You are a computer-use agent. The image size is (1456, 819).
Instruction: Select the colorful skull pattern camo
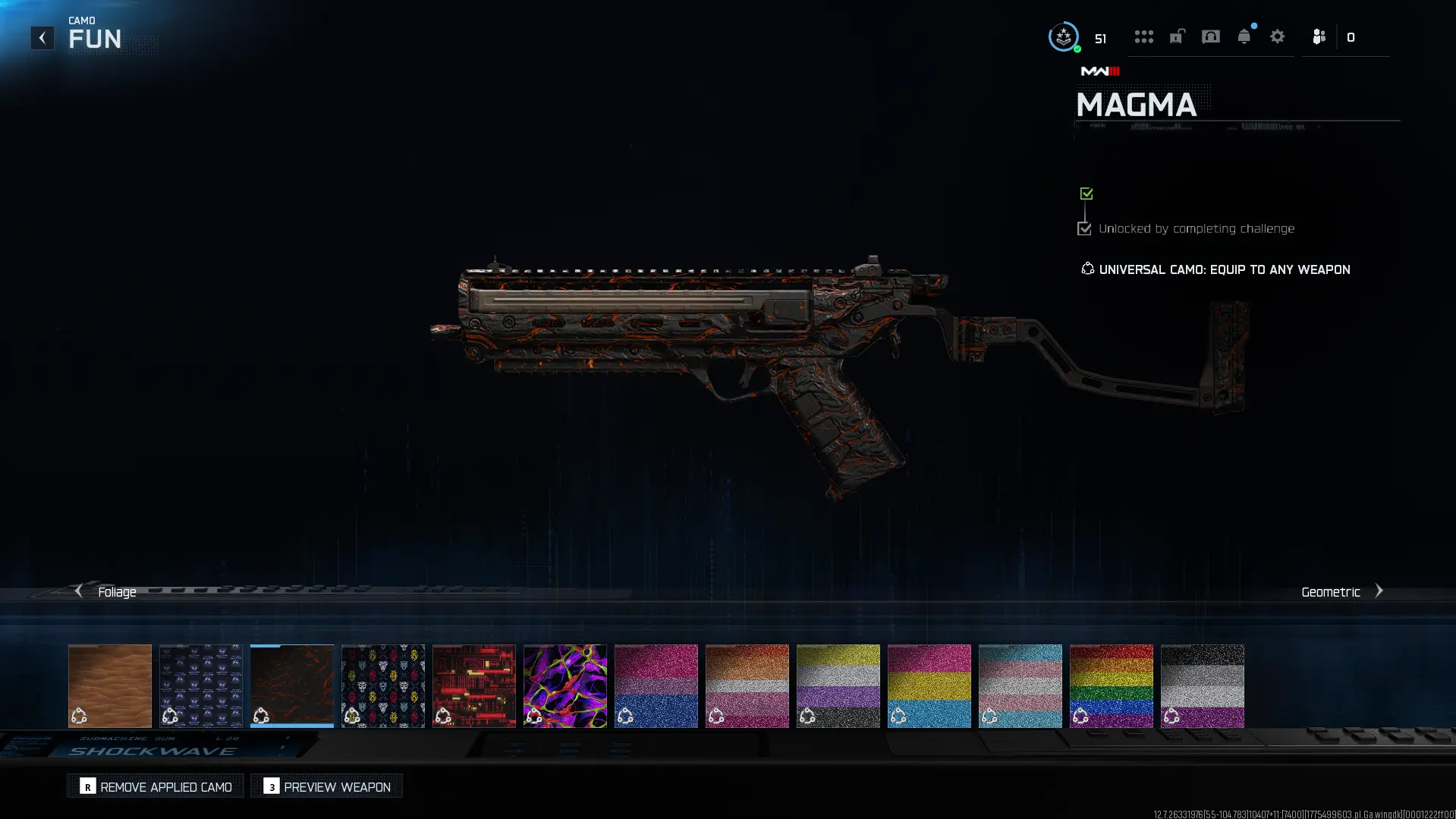[383, 685]
